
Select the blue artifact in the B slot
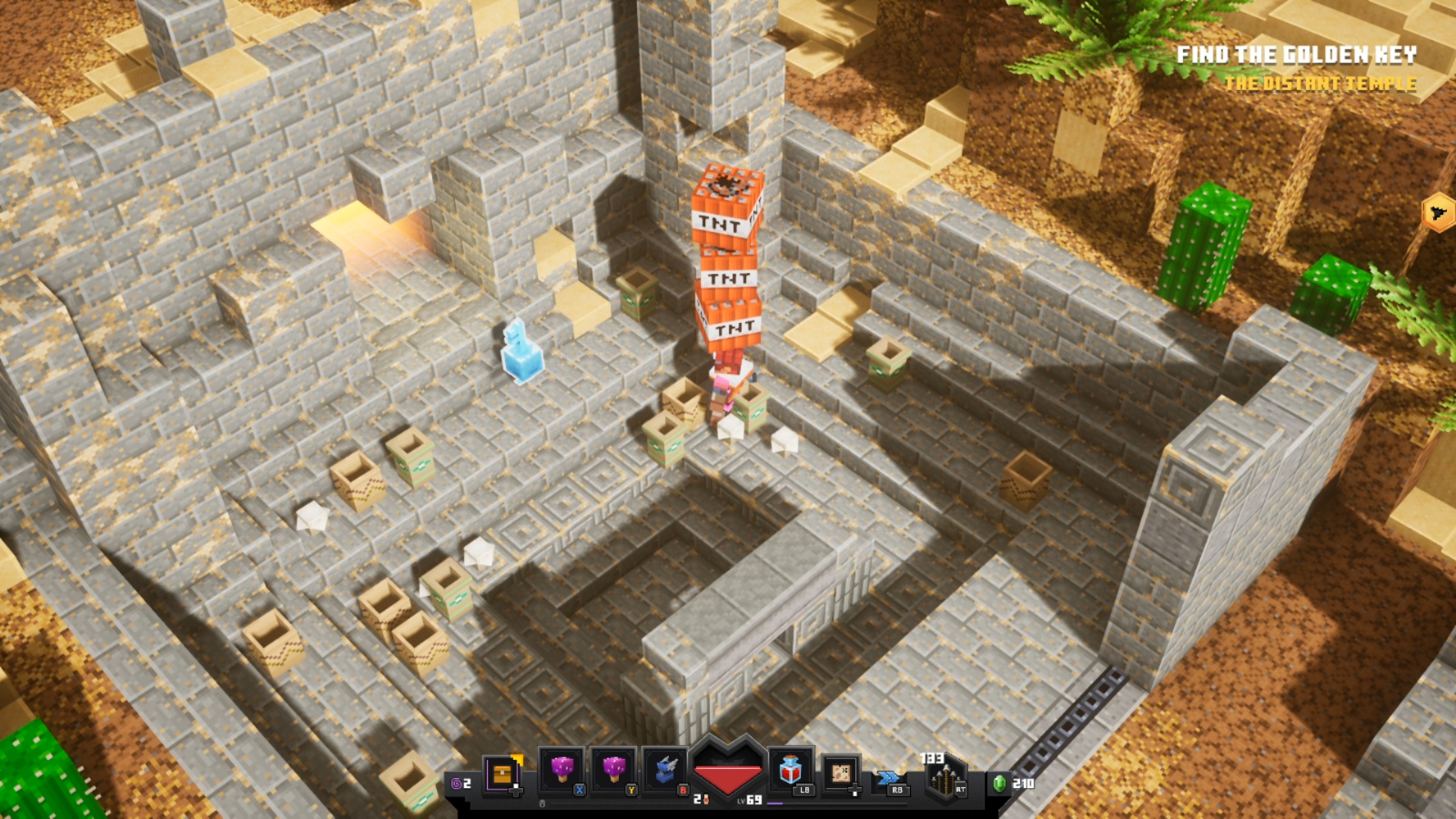click(666, 771)
